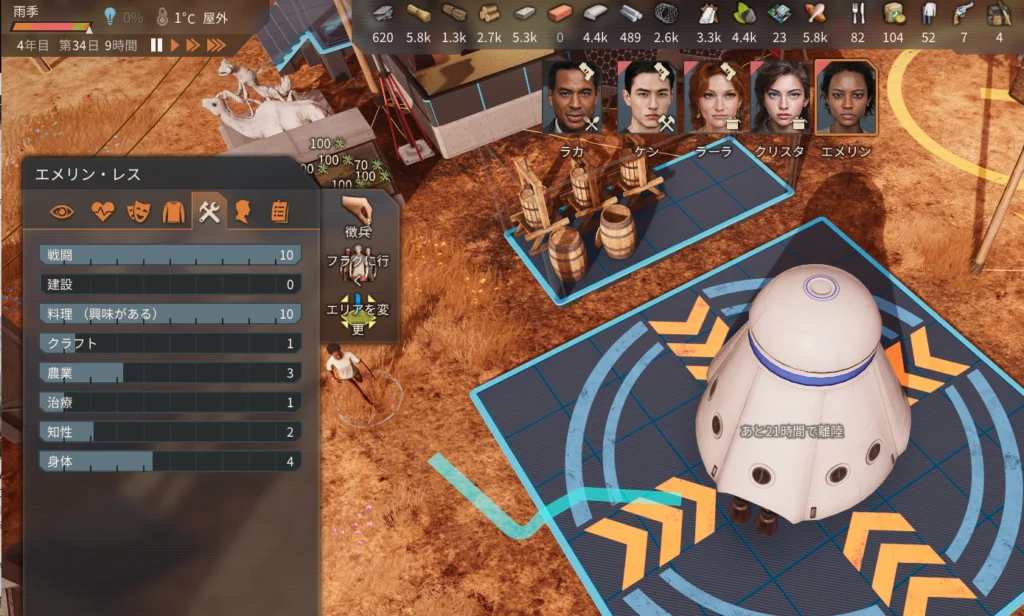The height and width of the screenshot is (616, 1024).
Task: Set game speed to triple arrow fastest
Action: click(x=216, y=45)
